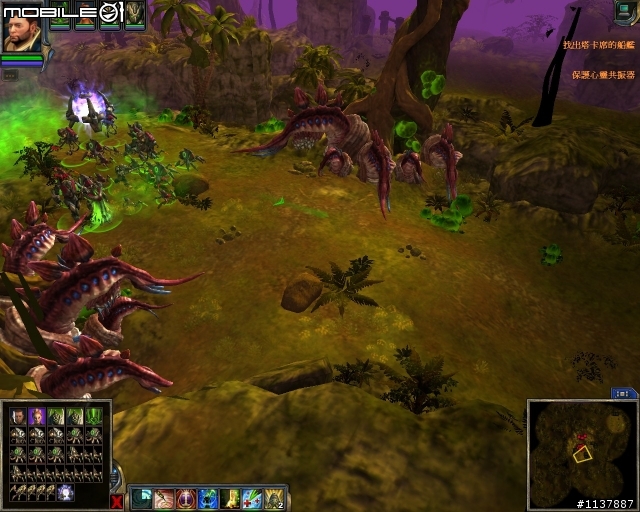Click the red X cancel button

tap(118, 500)
